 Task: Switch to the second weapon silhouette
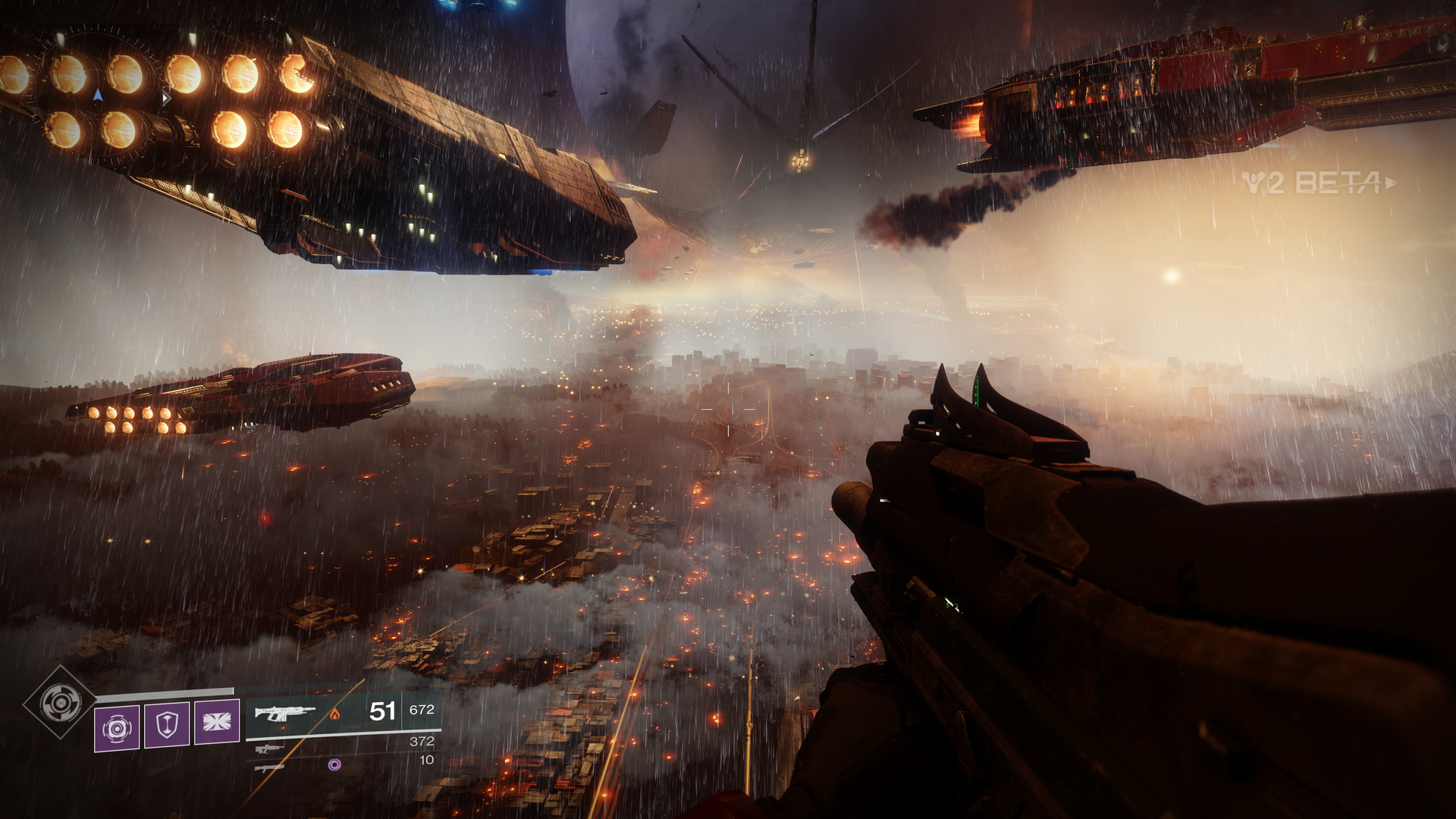pyautogui.click(x=269, y=748)
